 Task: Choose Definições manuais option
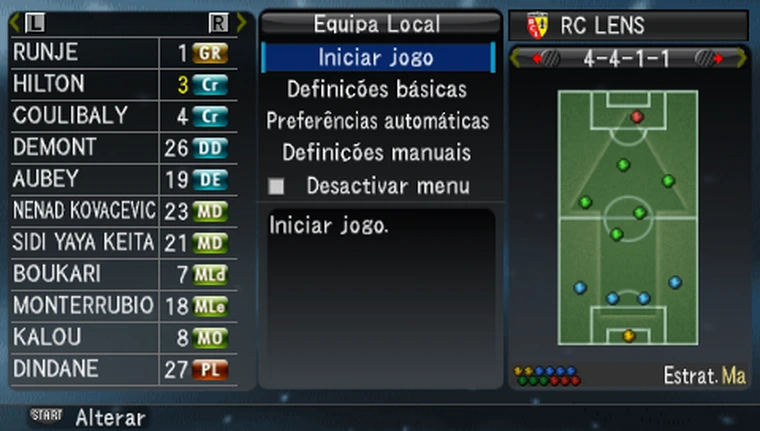point(377,153)
